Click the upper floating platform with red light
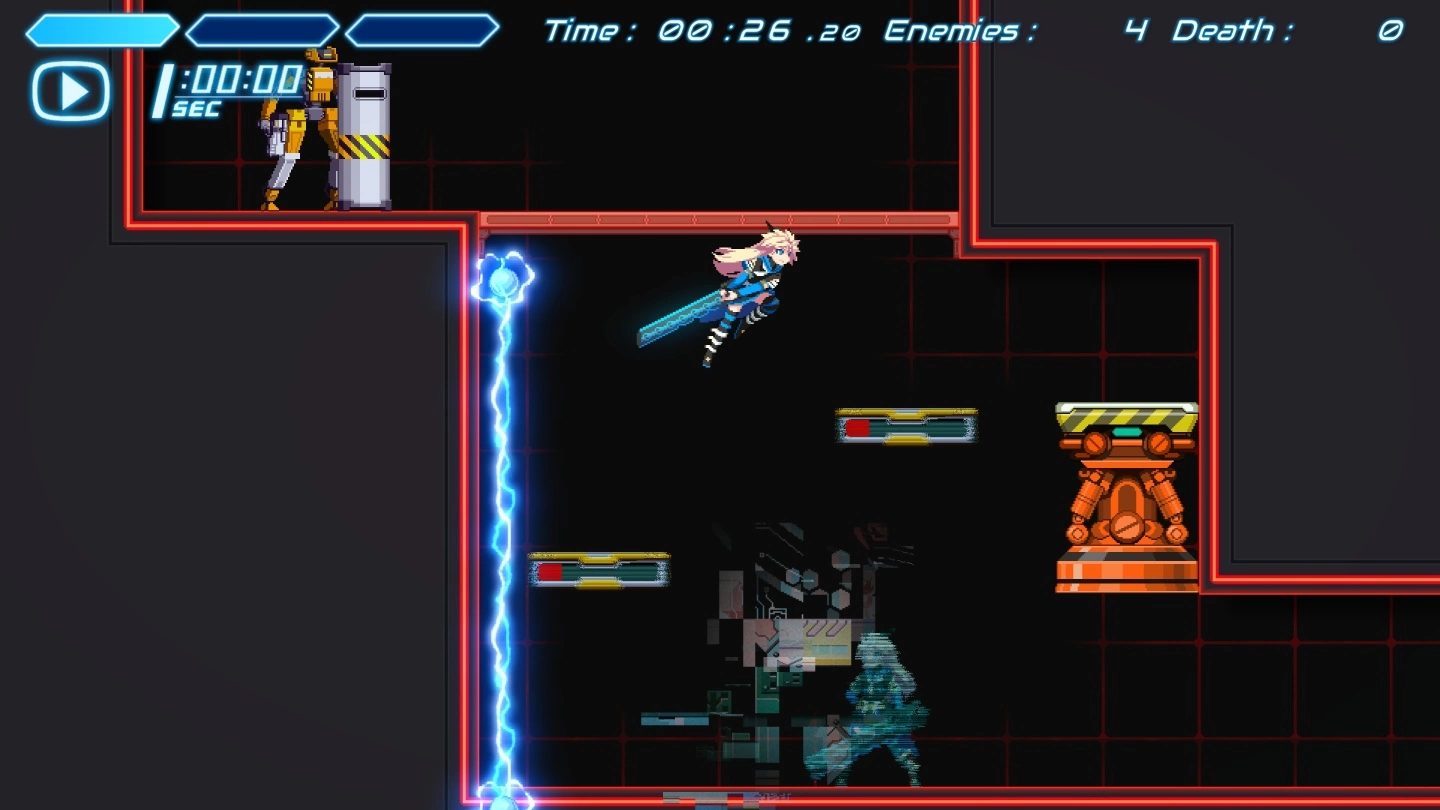1440x810 pixels. (x=905, y=423)
